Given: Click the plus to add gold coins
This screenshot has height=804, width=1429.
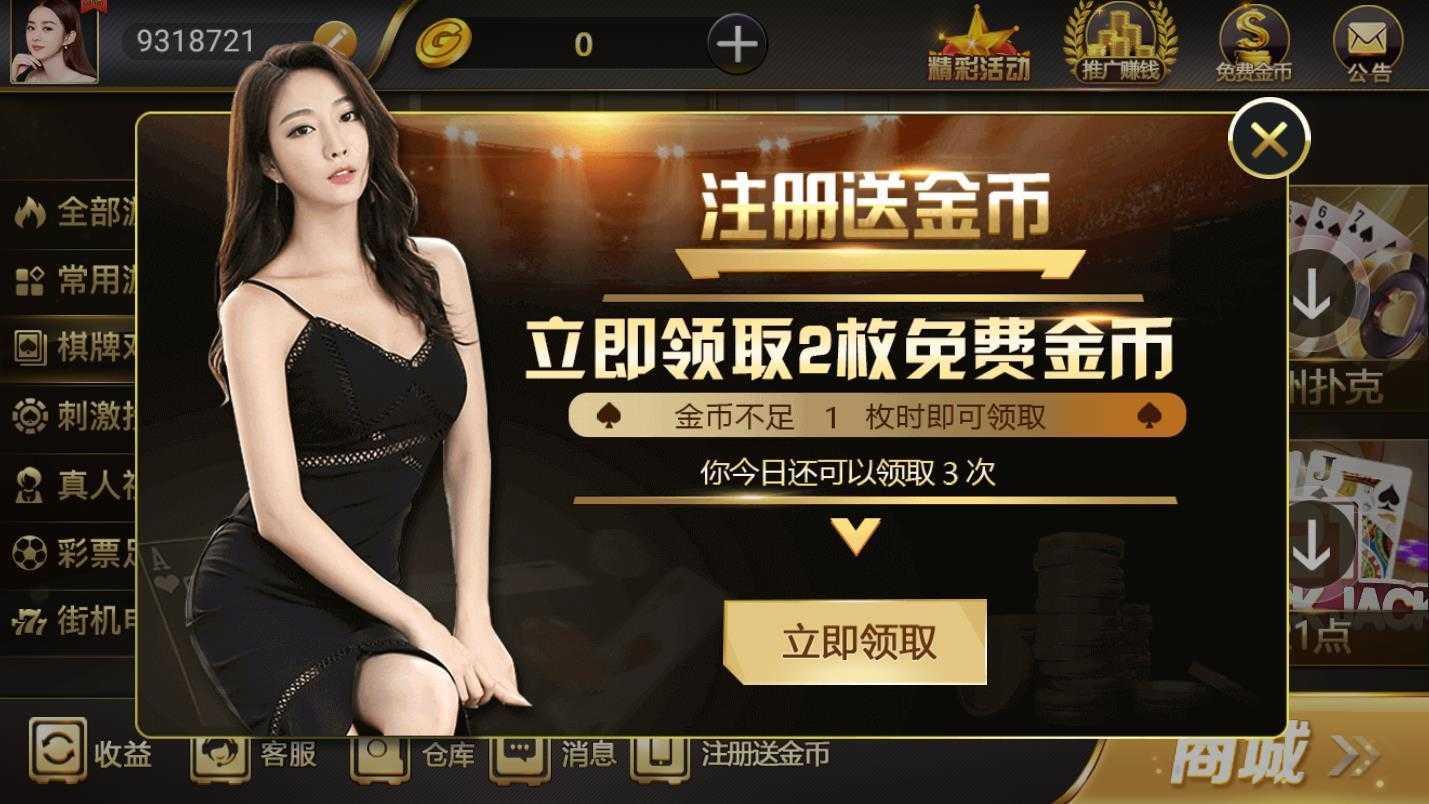Looking at the screenshot, I should [x=738, y=42].
